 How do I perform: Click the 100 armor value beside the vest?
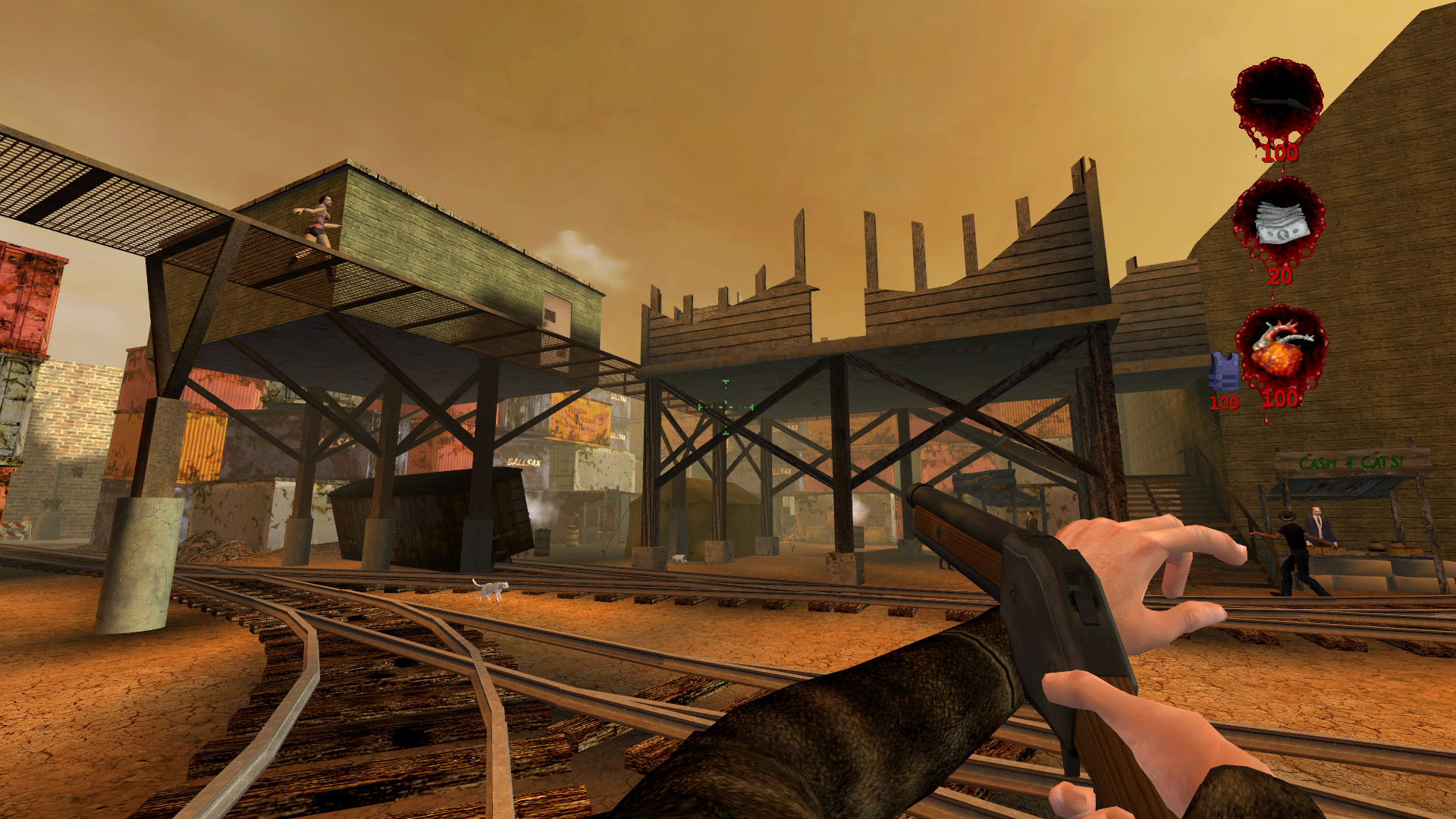click(1224, 403)
